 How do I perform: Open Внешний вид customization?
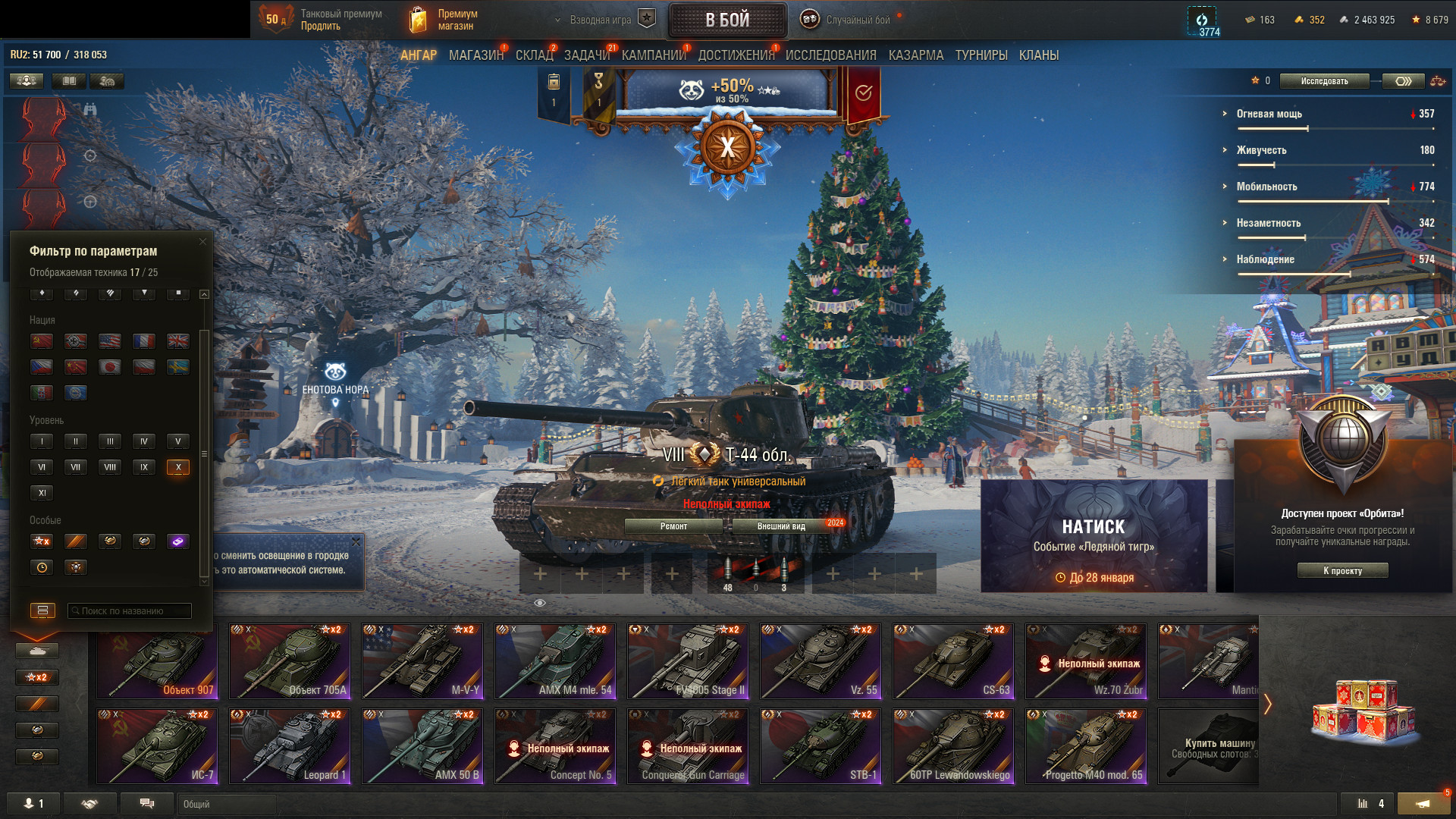click(x=781, y=526)
